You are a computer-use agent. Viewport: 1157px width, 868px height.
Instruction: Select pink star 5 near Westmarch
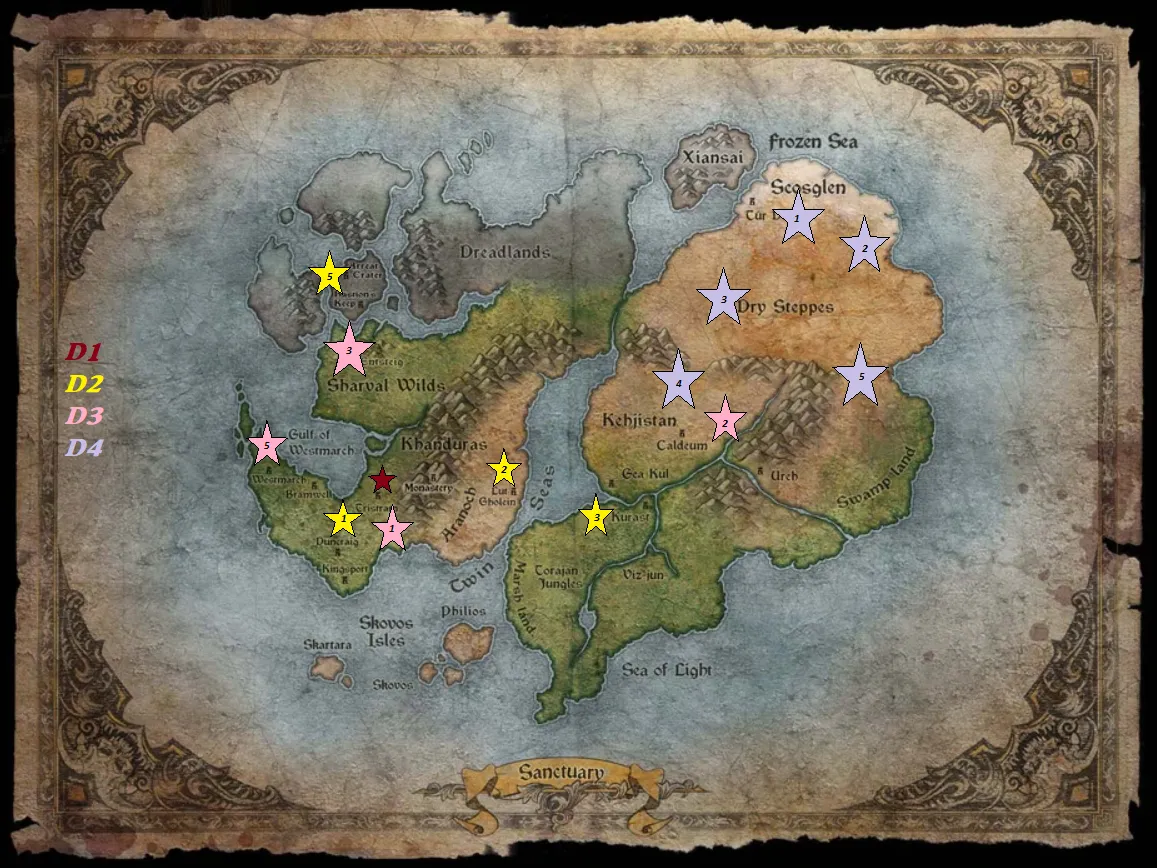click(x=266, y=444)
